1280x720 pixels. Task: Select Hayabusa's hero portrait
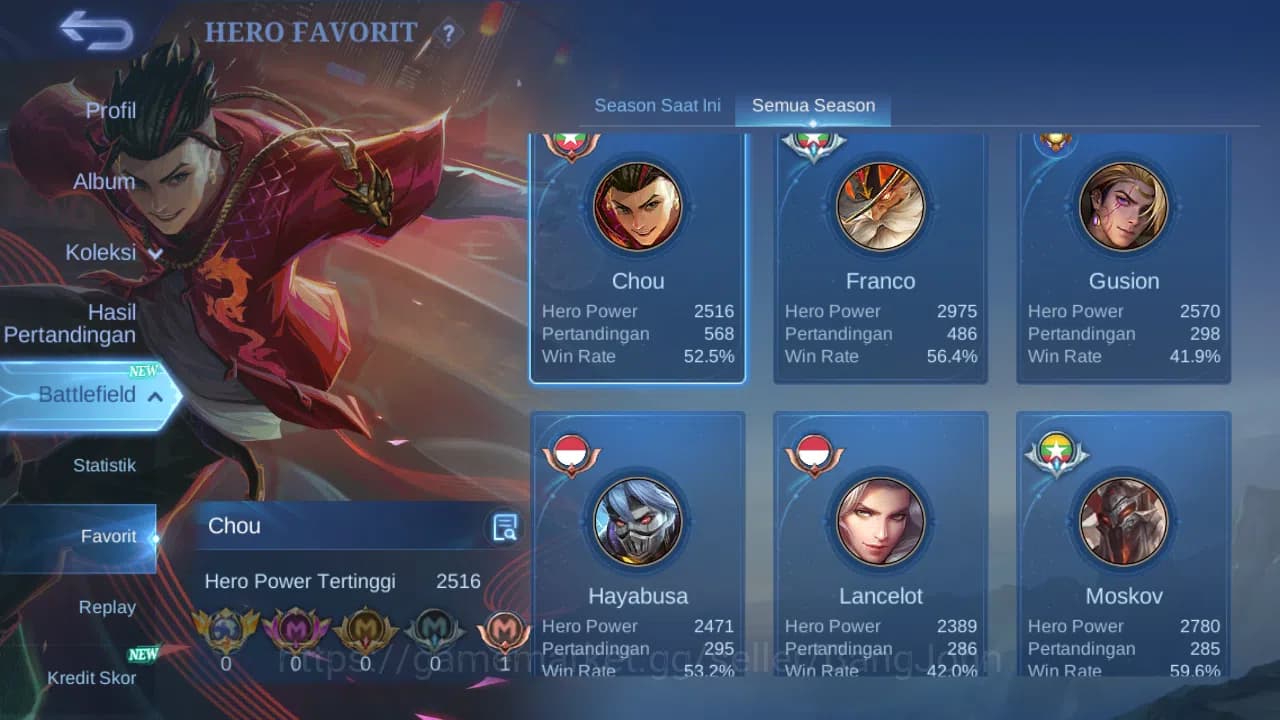[x=638, y=522]
